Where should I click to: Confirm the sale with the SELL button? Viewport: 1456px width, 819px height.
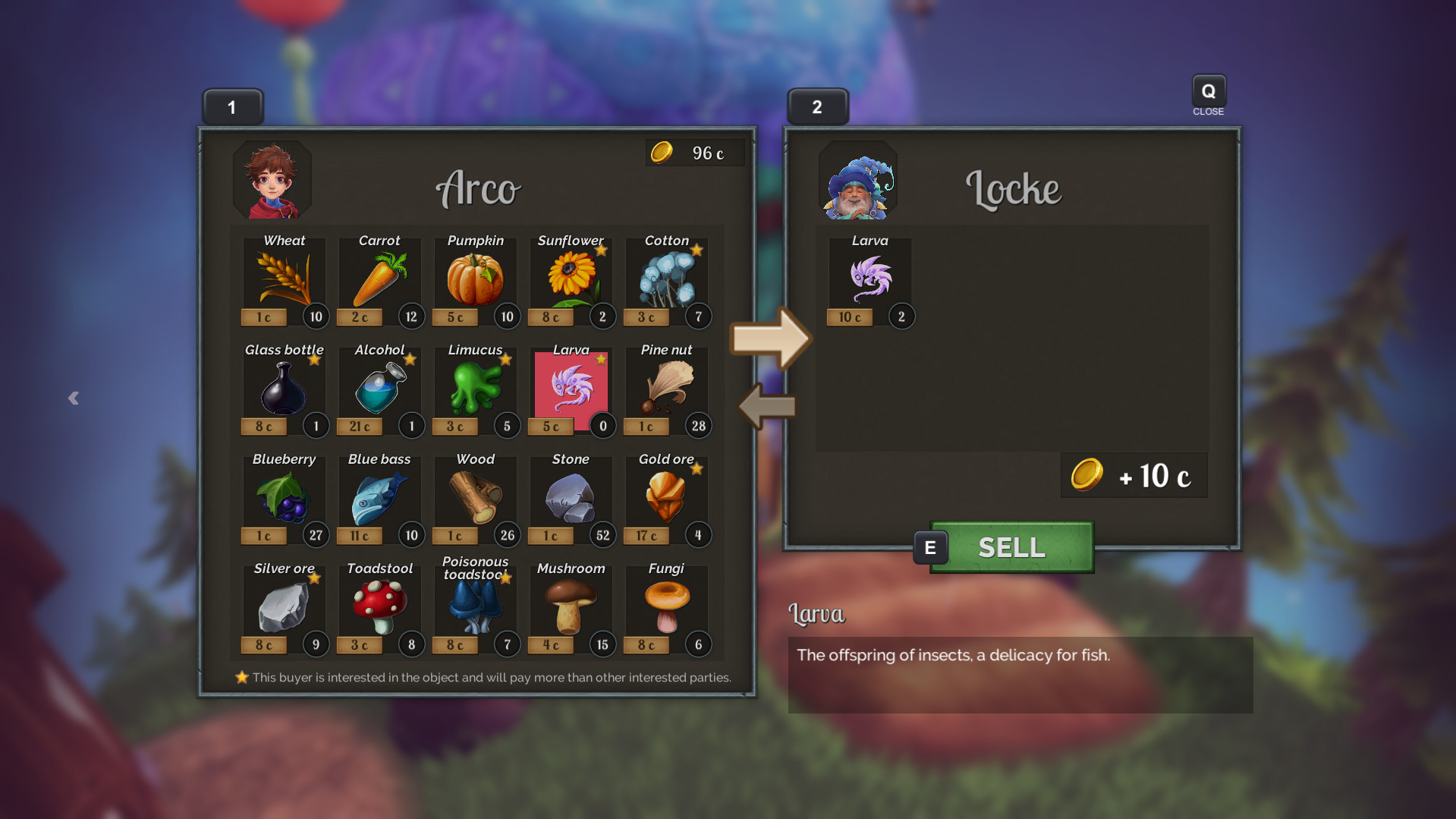(1011, 547)
